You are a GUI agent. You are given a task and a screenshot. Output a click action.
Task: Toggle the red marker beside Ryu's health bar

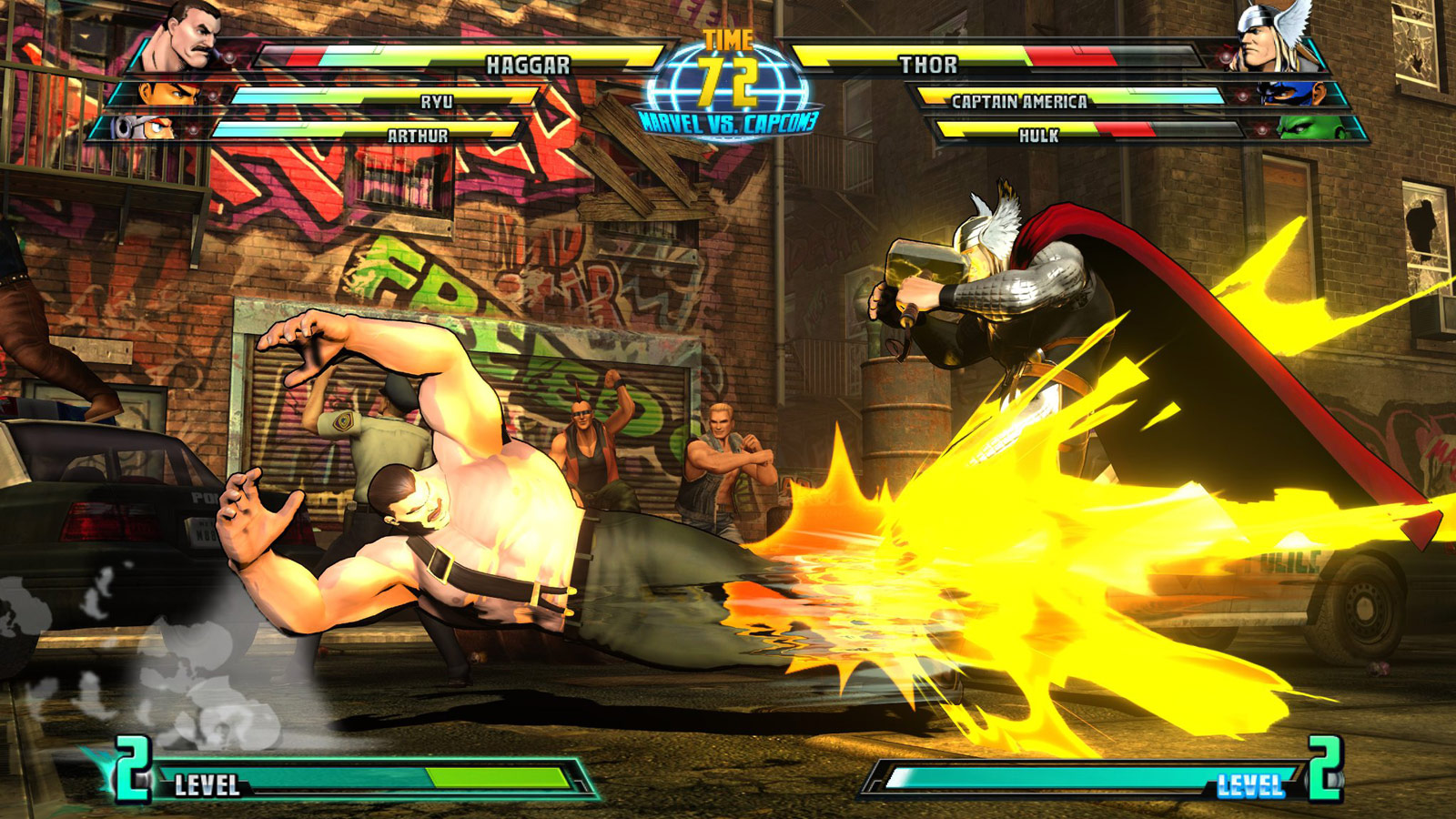[212, 96]
